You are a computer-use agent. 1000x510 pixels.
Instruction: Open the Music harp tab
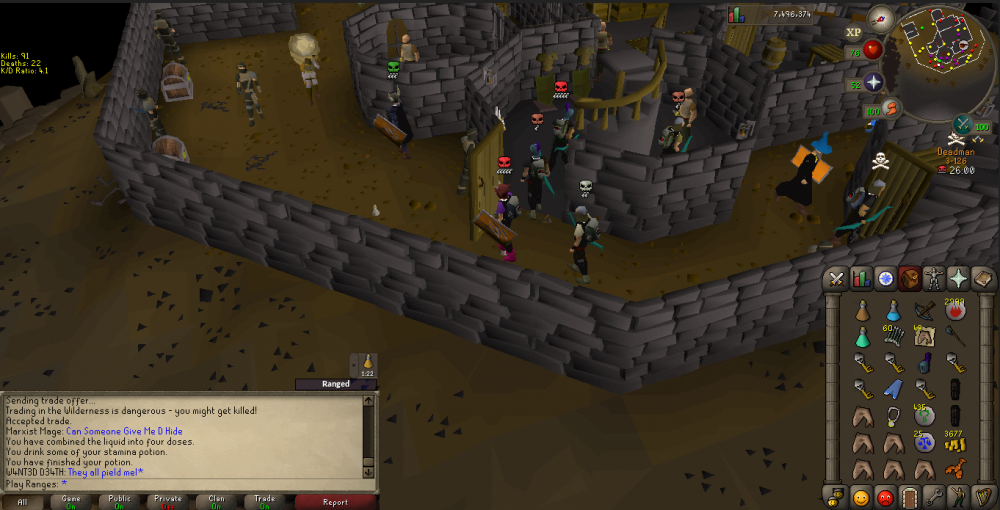(983, 496)
